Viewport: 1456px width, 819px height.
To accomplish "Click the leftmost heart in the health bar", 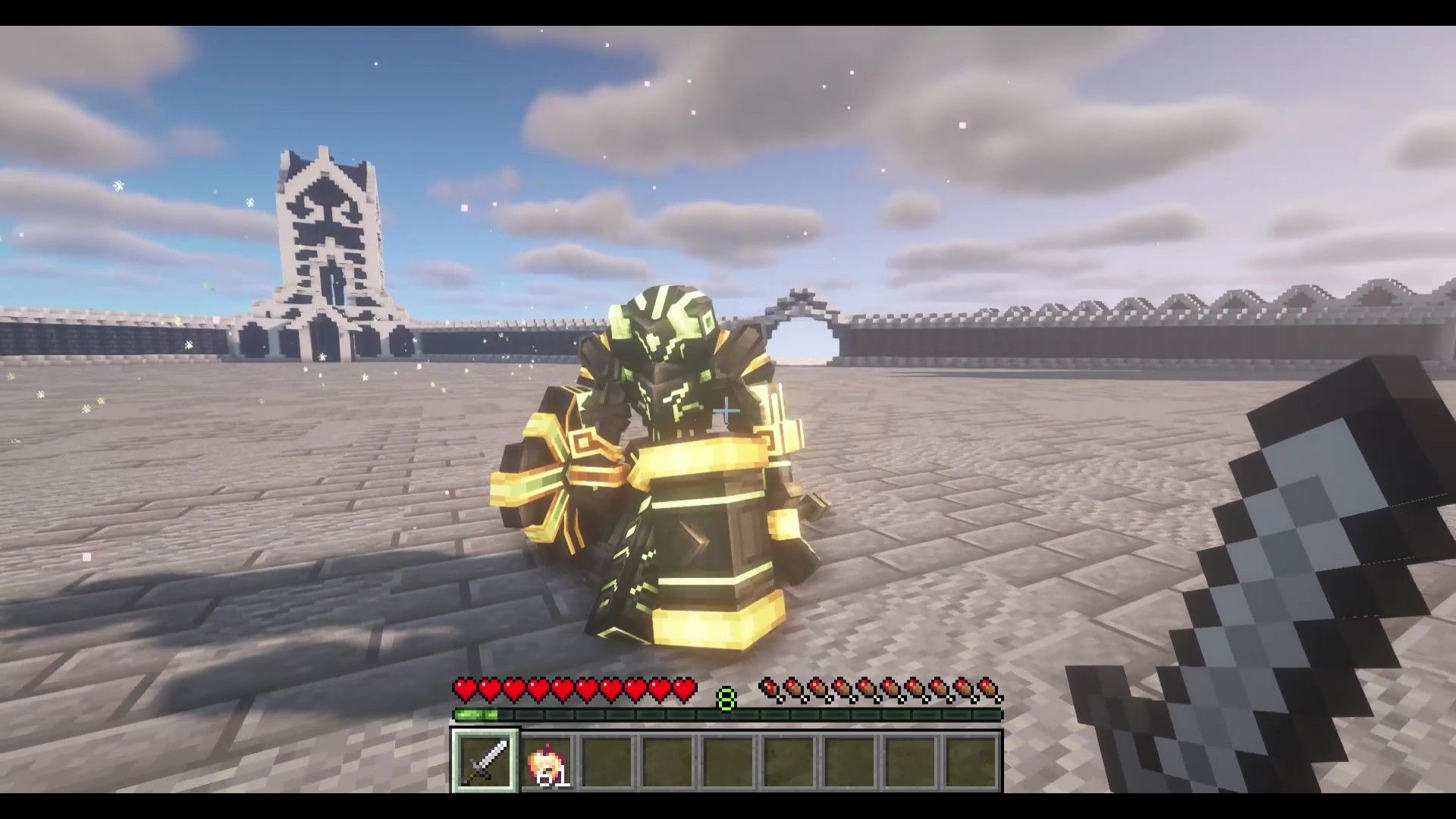I will pyautogui.click(x=463, y=689).
